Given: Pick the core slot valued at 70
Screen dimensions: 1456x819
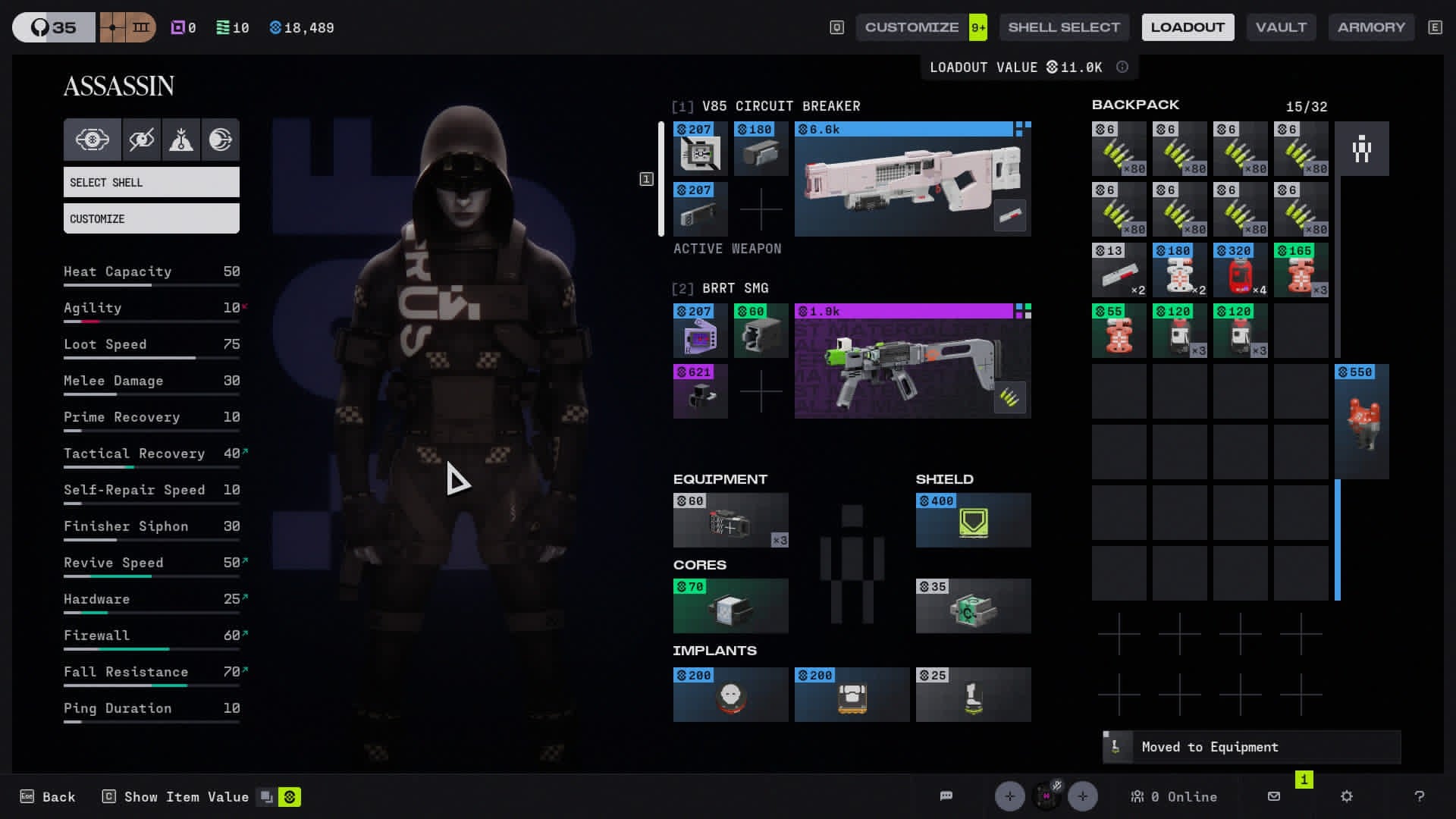Looking at the screenshot, I should click(730, 607).
